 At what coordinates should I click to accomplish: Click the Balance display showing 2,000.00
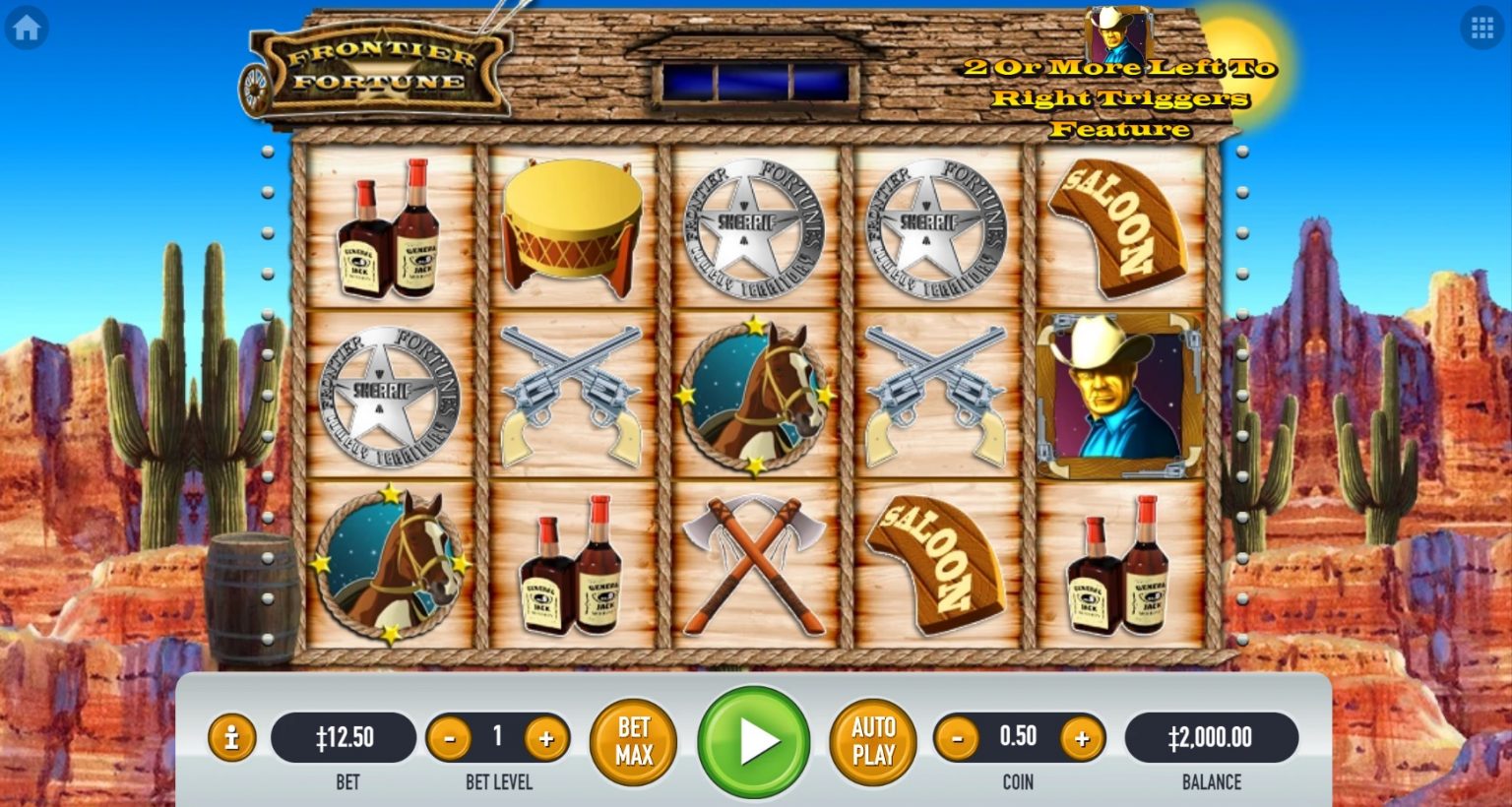tap(1212, 736)
